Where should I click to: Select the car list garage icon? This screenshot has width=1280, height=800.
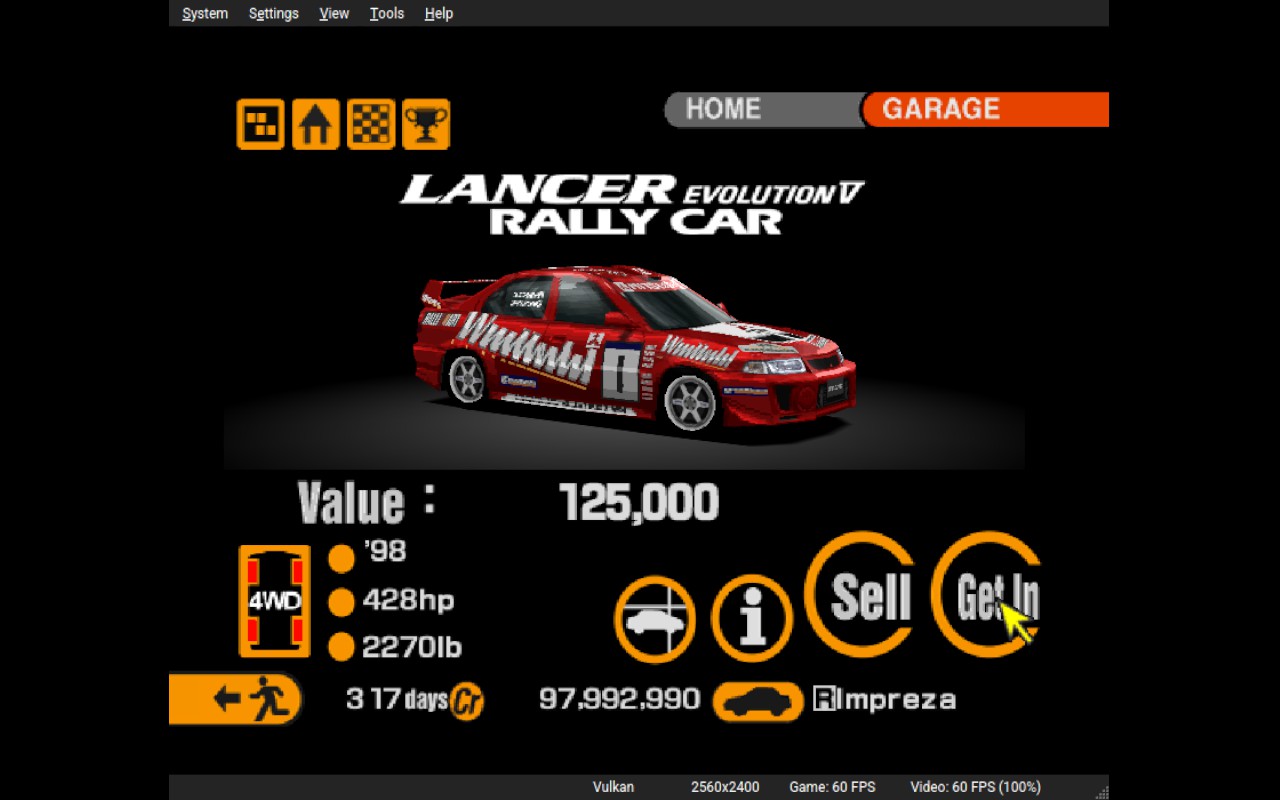655,619
